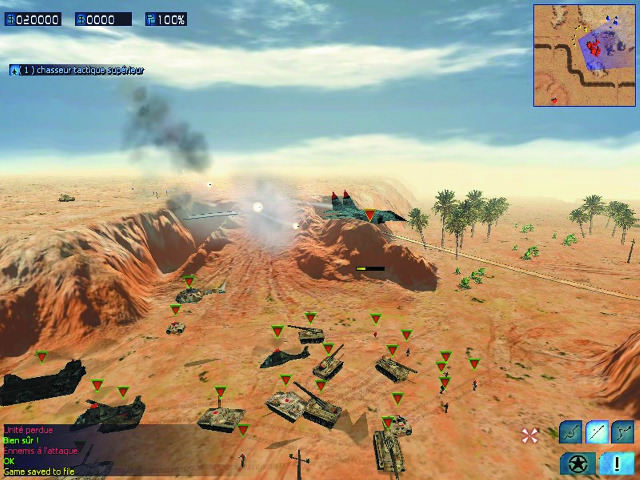Click the minimap in the corner
The width and height of the screenshot is (640, 480).
click(584, 55)
